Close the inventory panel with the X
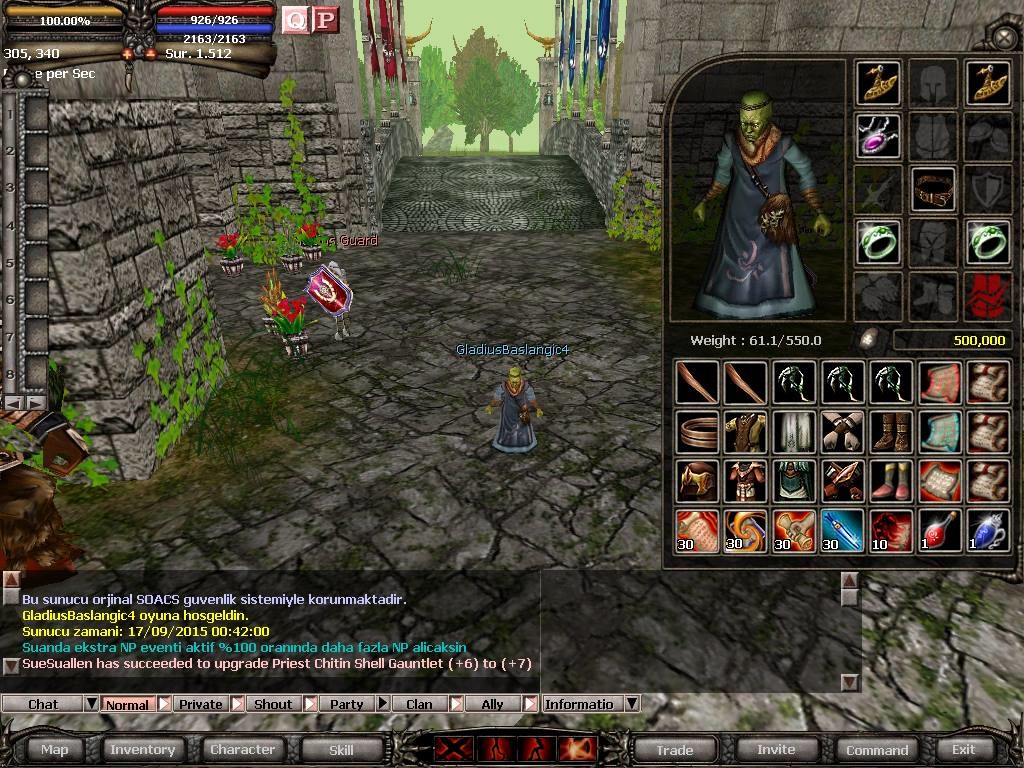Screen dimensions: 1024x768 click(x=1004, y=38)
